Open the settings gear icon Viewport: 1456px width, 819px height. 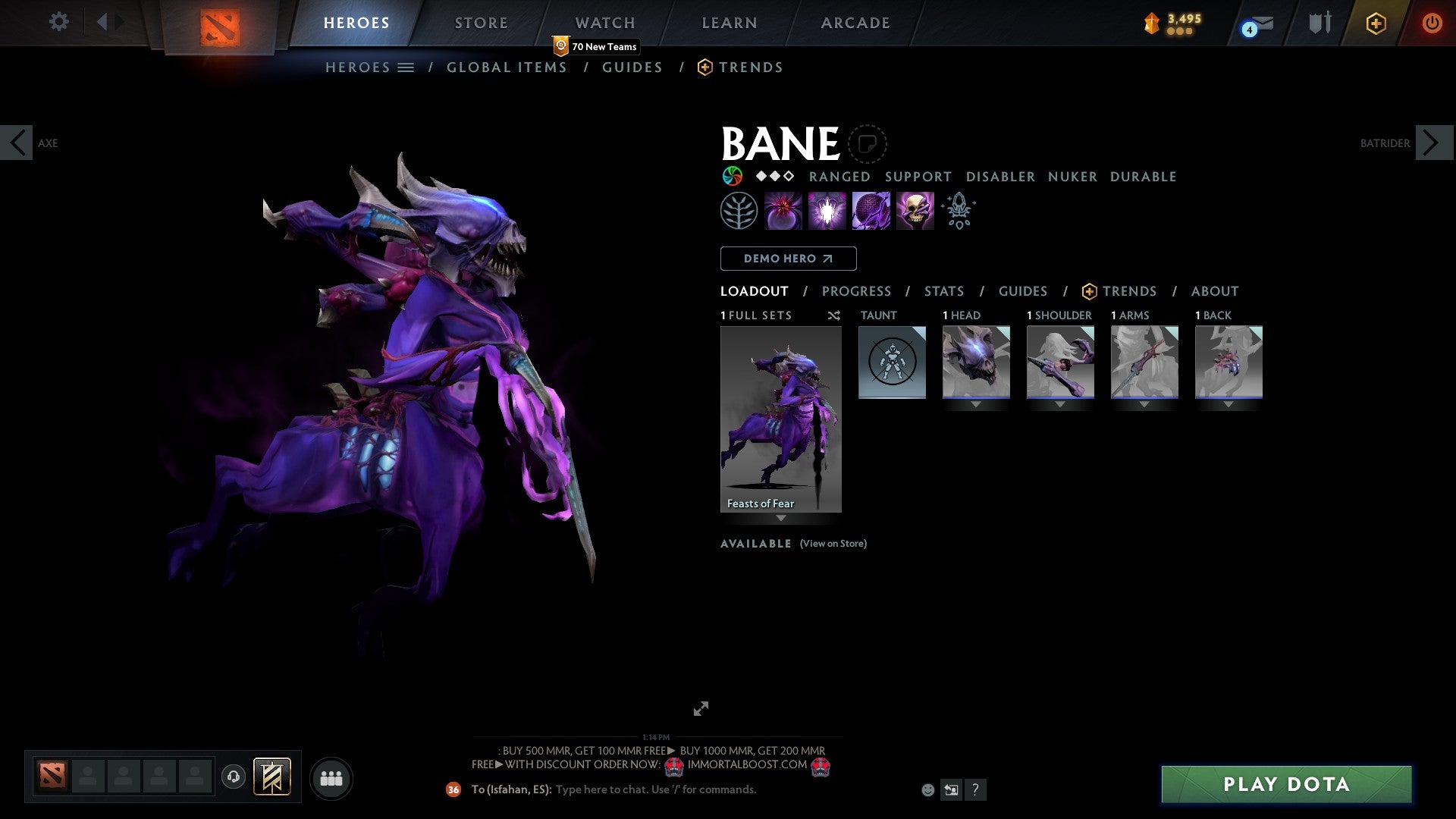tap(58, 22)
